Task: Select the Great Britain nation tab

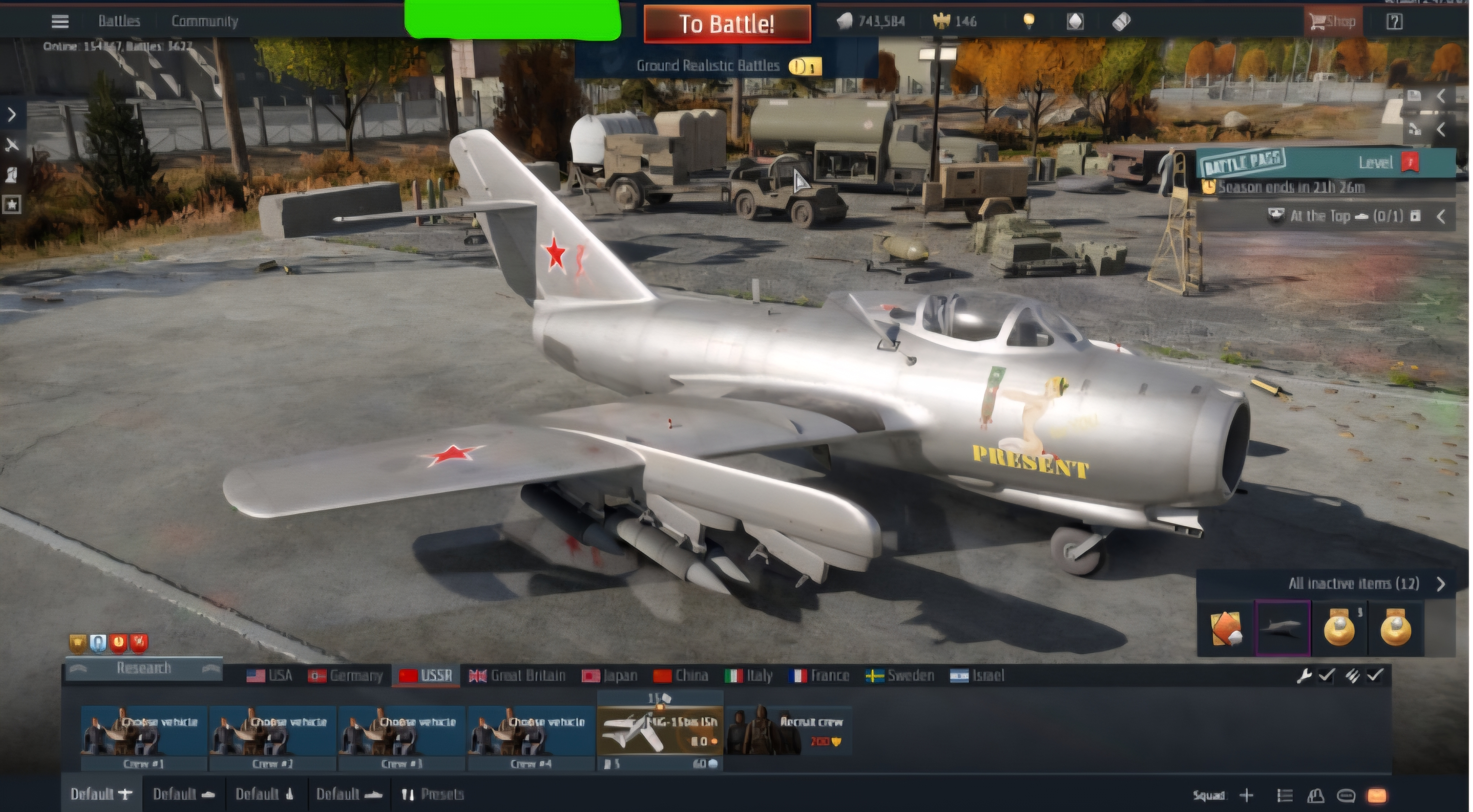Action: click(x=517, y=676)
